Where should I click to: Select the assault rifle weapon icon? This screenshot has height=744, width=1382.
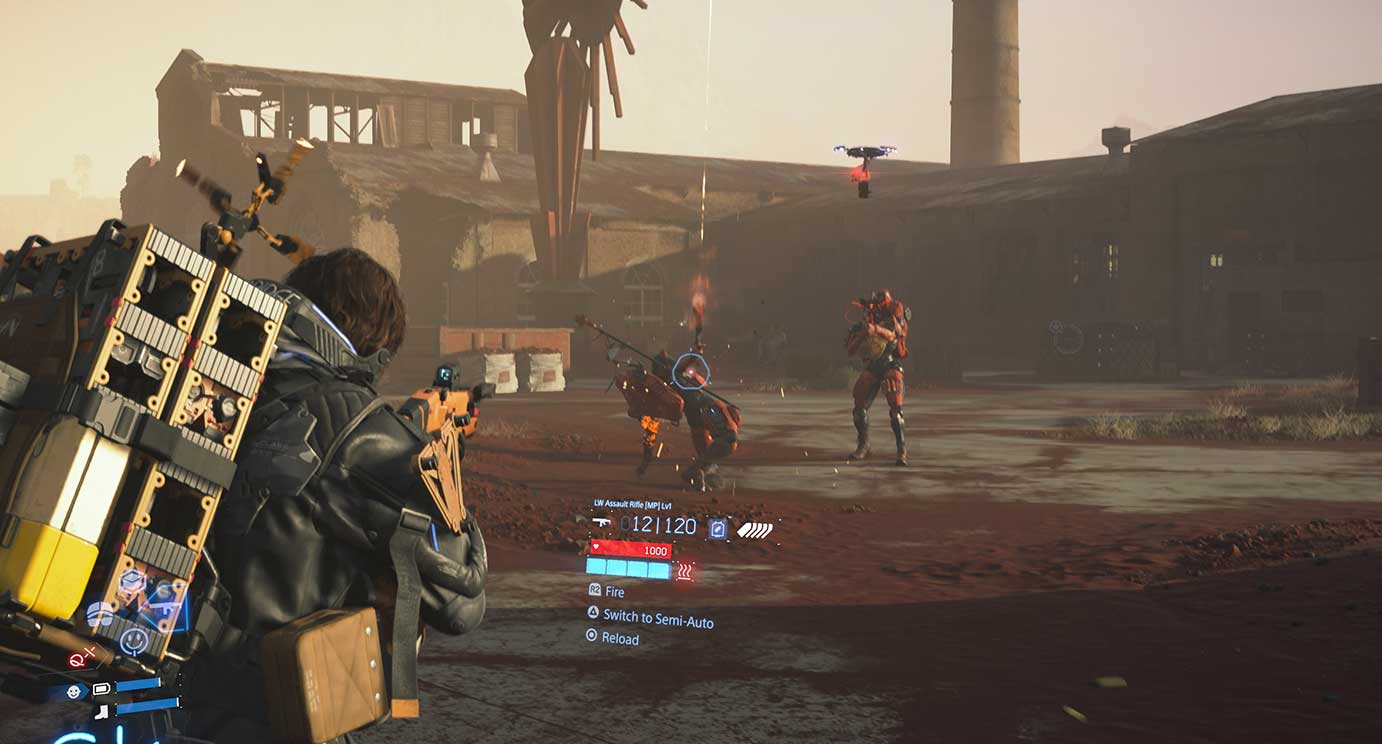pyautogui.click(x=601, y=523)
